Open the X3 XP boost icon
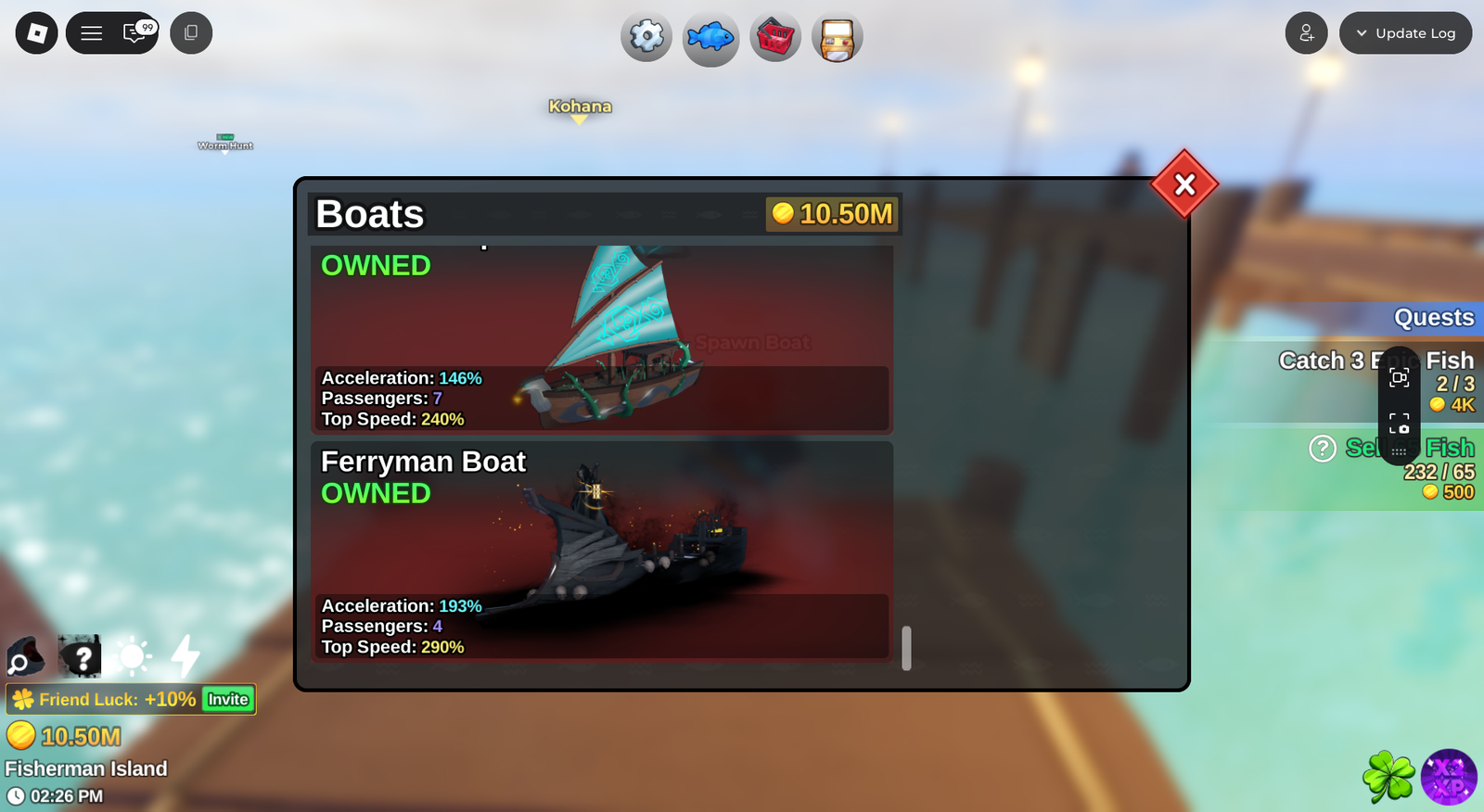 point(1449,777)
